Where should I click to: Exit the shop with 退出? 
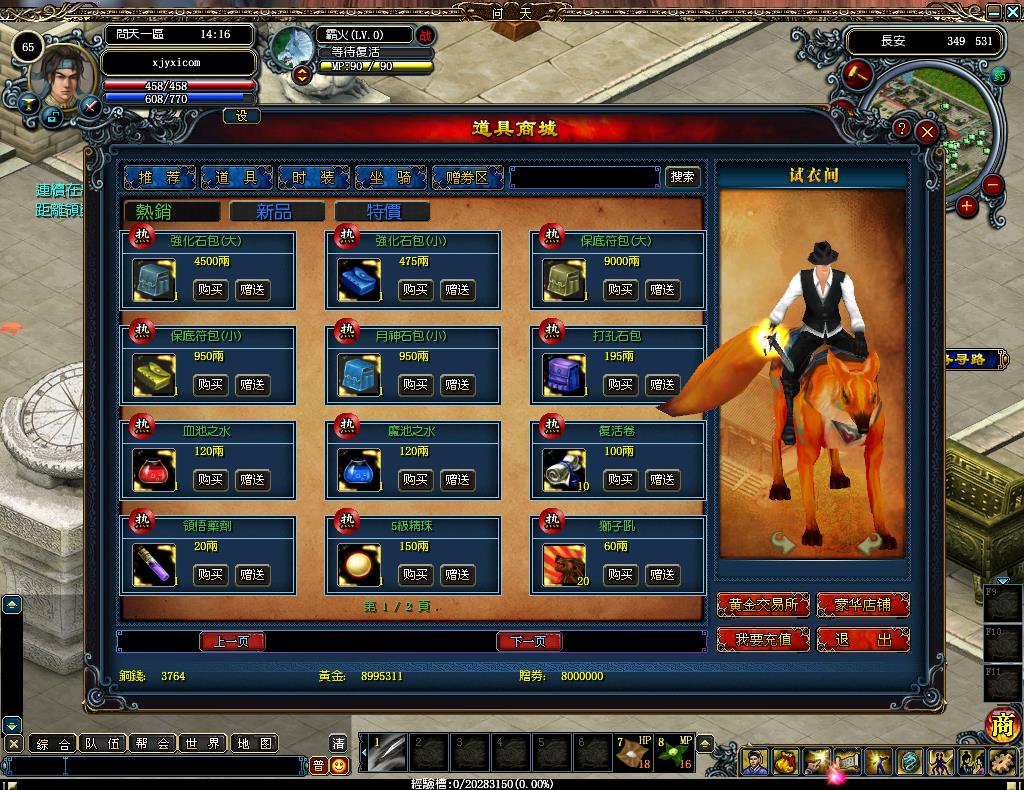[863, 639]
